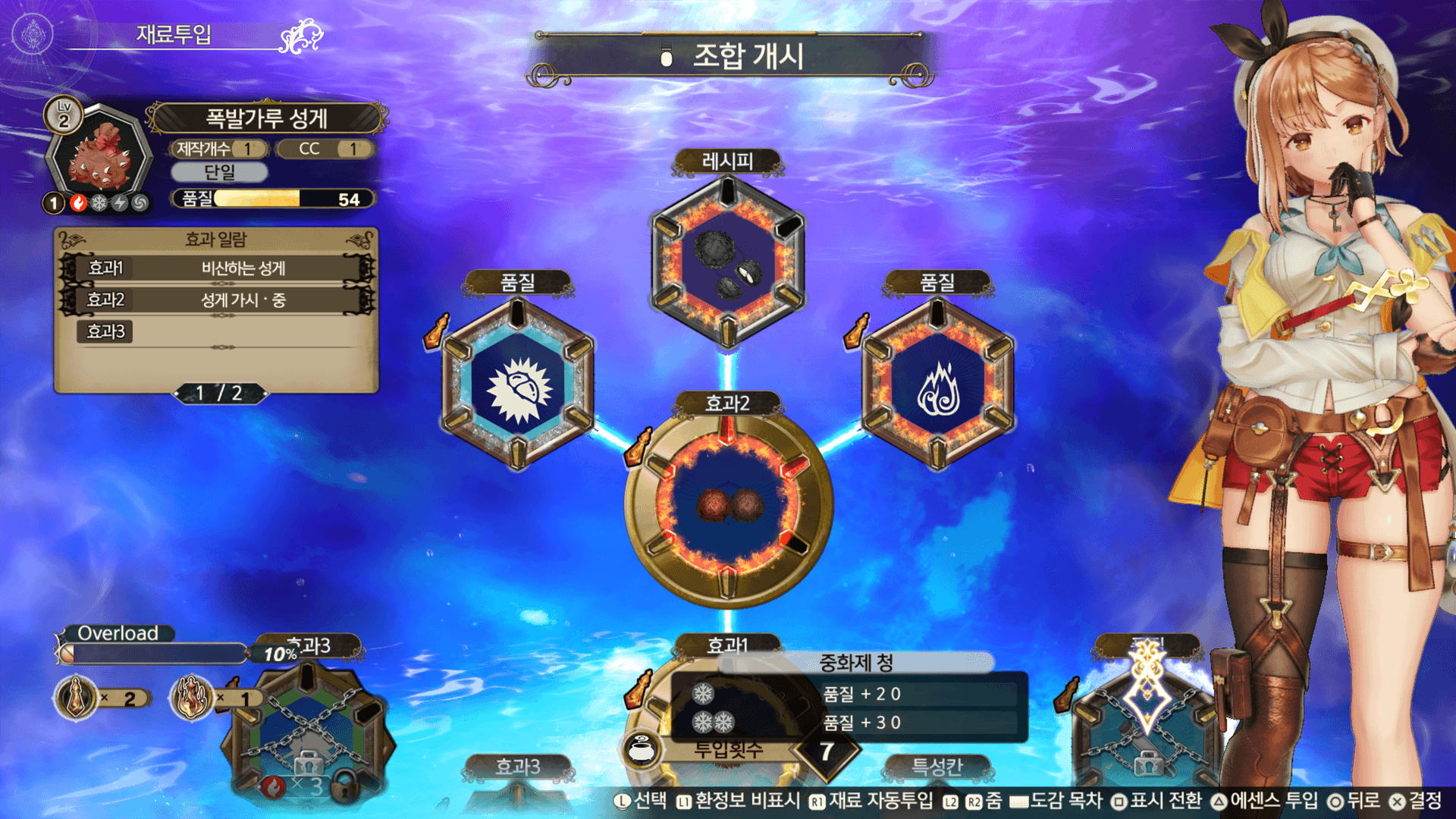This screenshot has height=819, width=1456.
Task: Highlight 효과1 비산하는 성게 row
Action: point(218,268)
